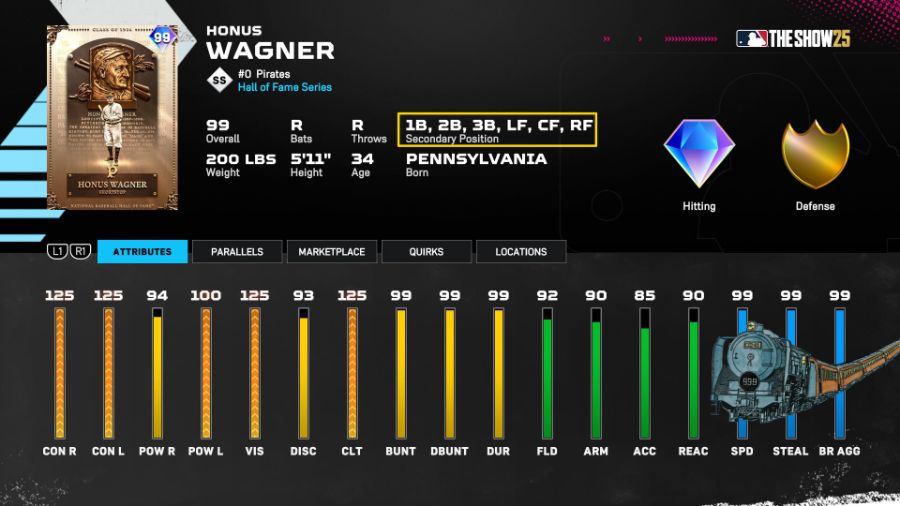Switch to the Attributes tab
The image size is (900, 506).
(x=142, y=252)
